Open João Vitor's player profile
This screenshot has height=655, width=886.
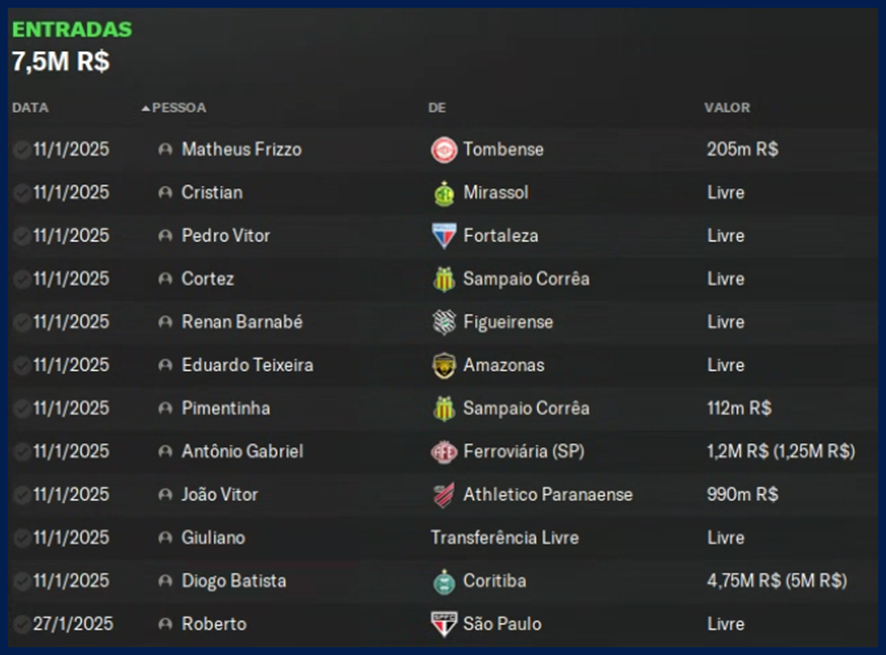(x=220, y=494)
